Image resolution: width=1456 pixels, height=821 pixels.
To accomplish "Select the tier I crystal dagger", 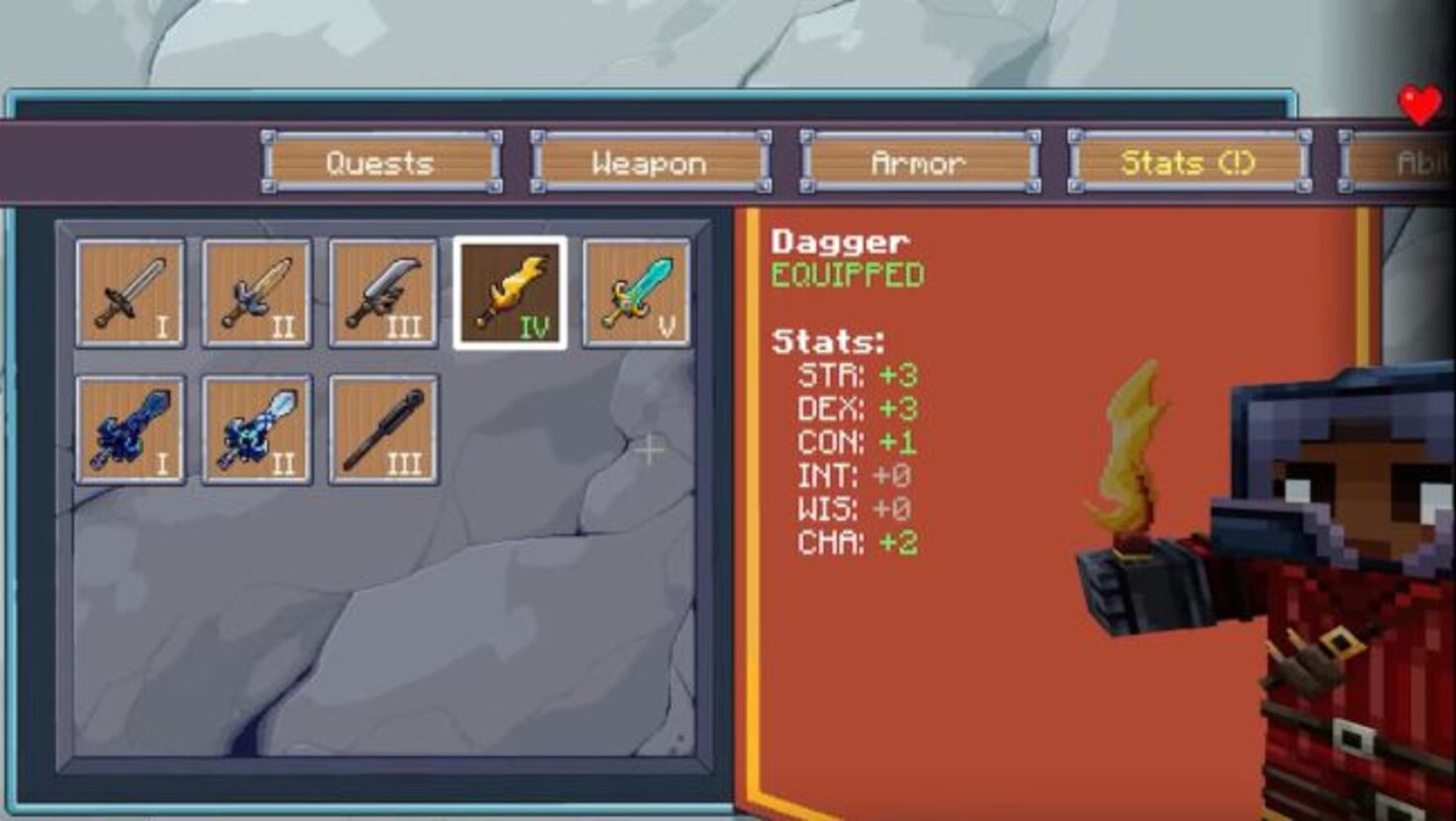I will click(132, 427).
